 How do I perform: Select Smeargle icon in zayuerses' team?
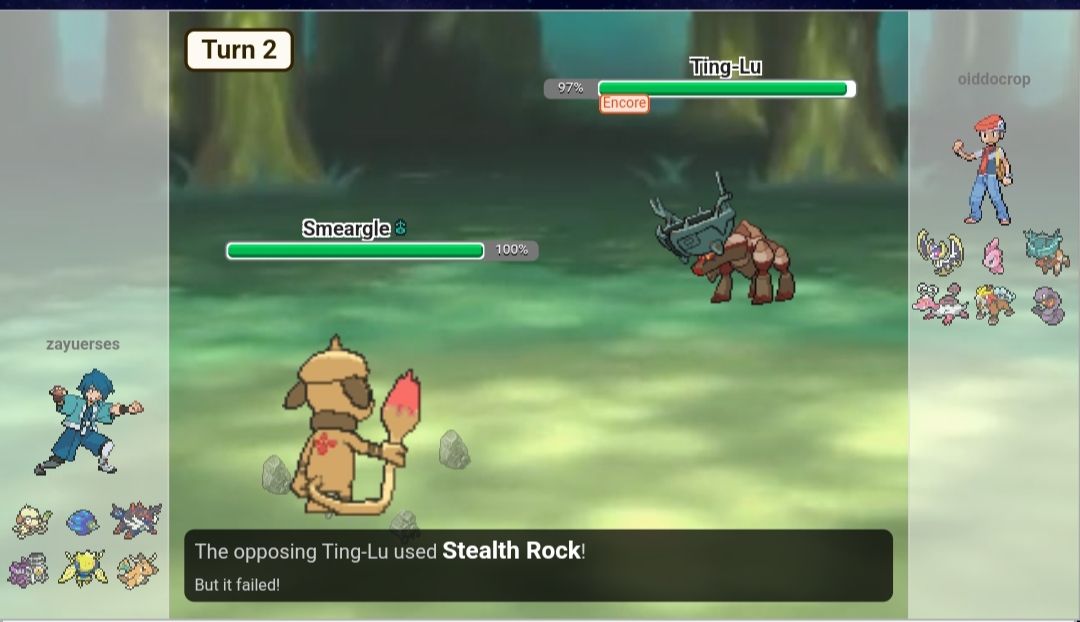tap(32, 521)
